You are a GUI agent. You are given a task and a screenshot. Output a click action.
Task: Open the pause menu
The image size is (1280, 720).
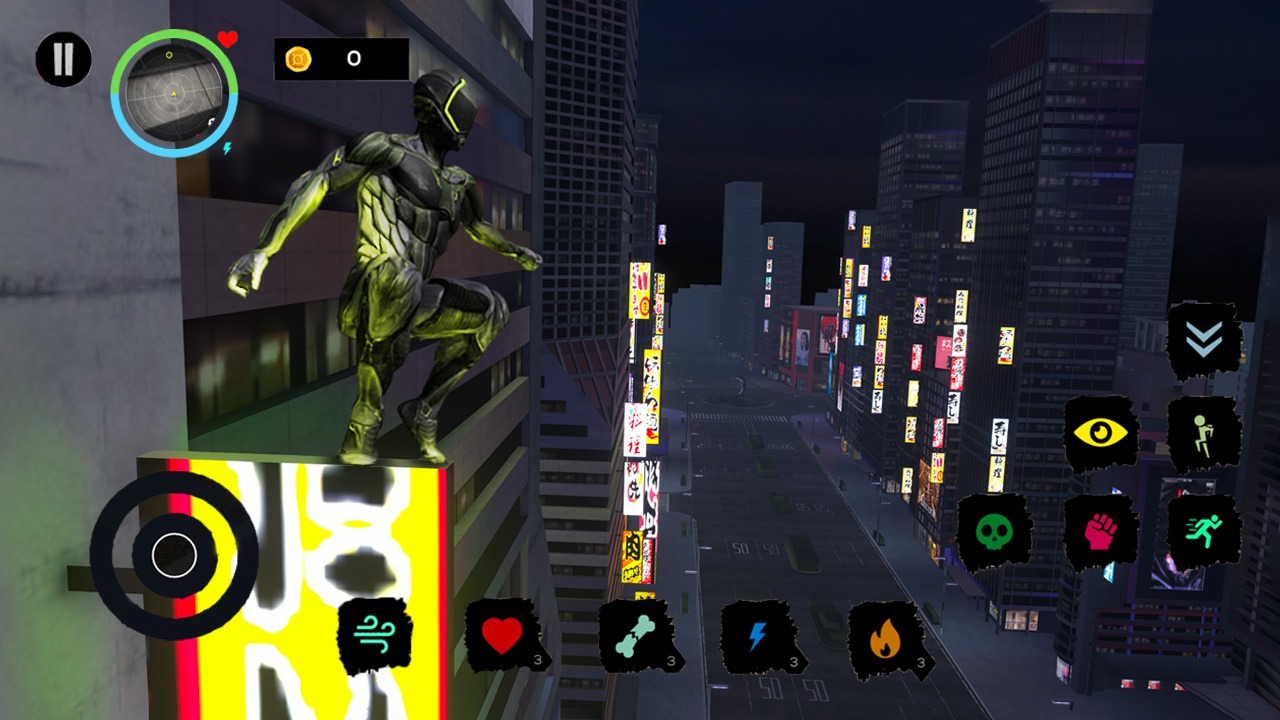(62, 60)
